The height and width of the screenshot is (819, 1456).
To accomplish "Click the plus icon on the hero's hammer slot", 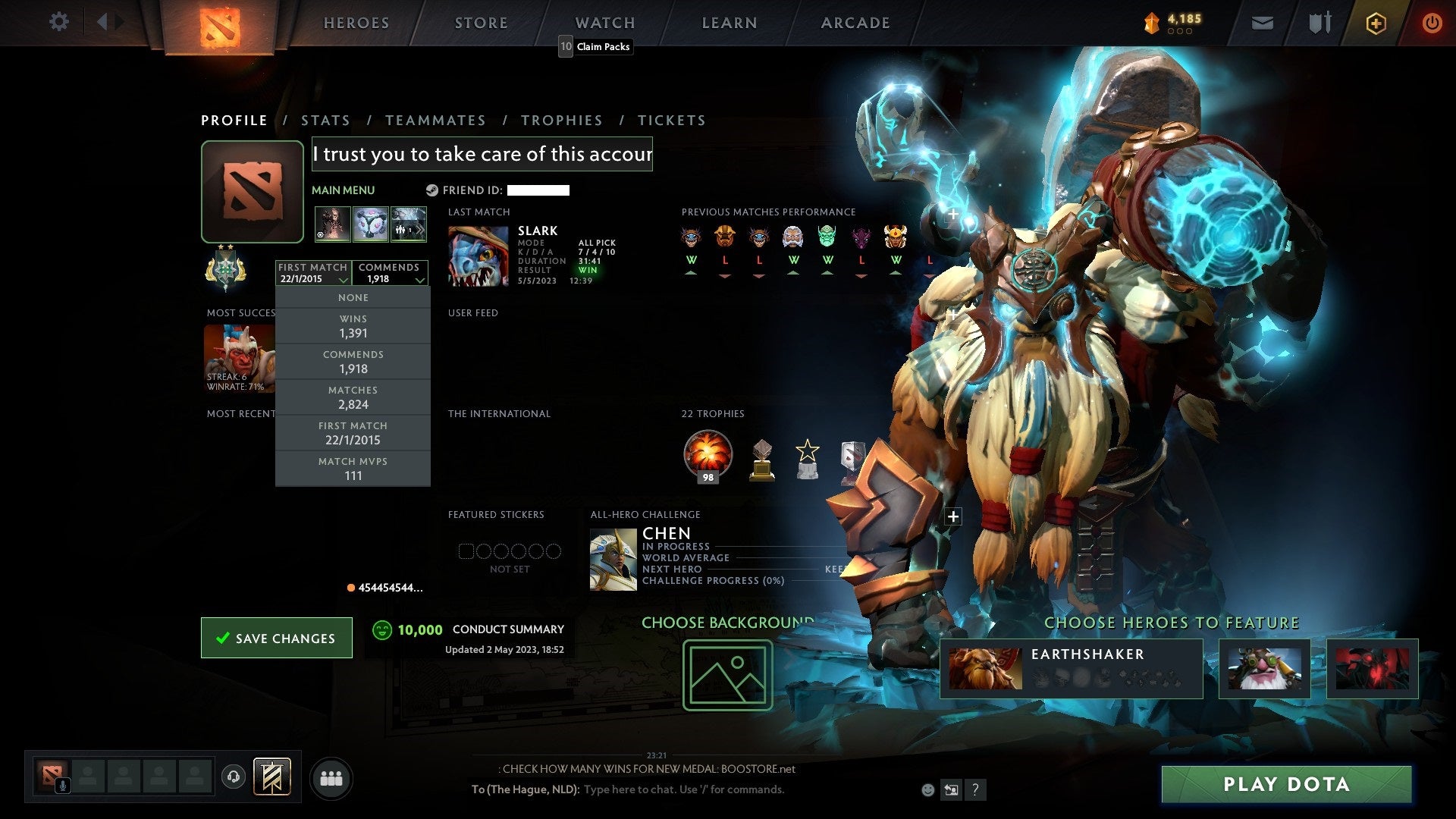I will 952,214.
